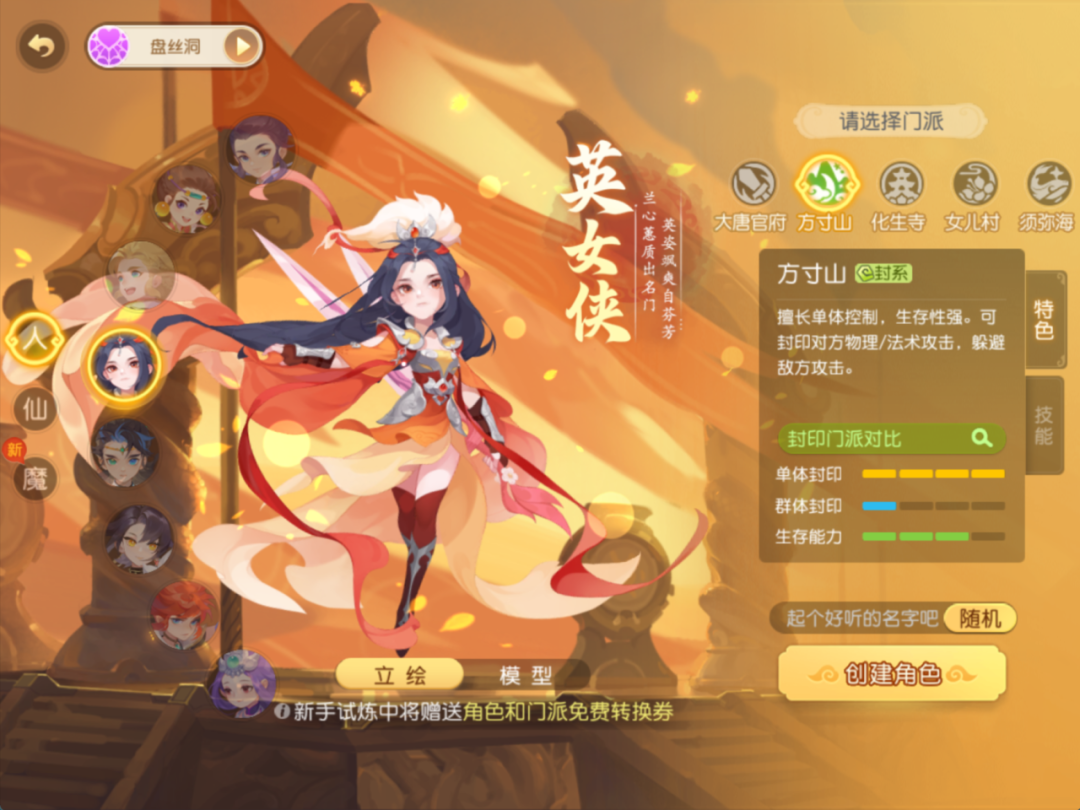Select the 魔 race tab
The image size is (1080, 810).
click(x=35, y=478)
